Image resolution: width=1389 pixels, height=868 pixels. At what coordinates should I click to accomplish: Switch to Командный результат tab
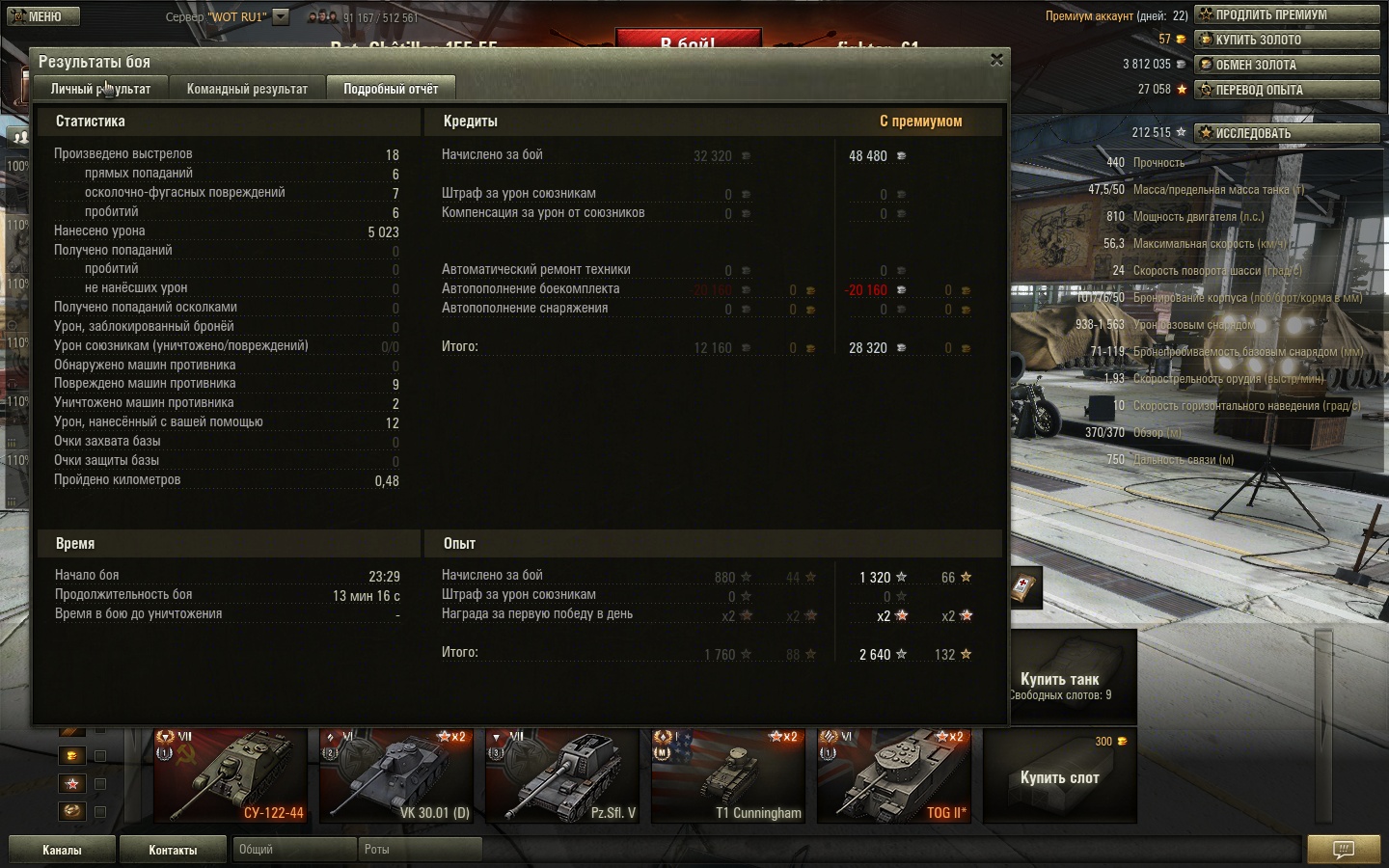[247, 89]
